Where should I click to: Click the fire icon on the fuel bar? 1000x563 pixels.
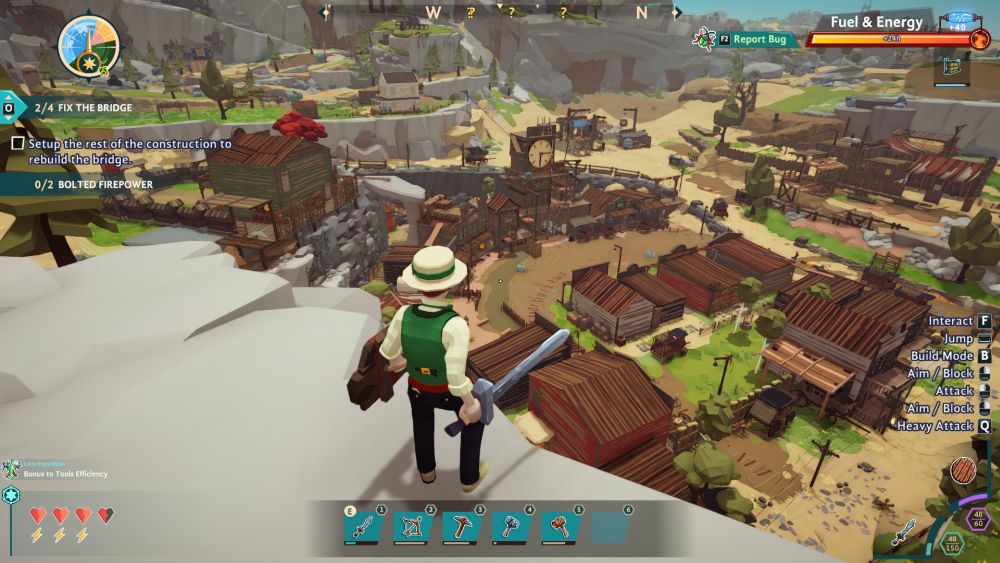click(979, 39)
